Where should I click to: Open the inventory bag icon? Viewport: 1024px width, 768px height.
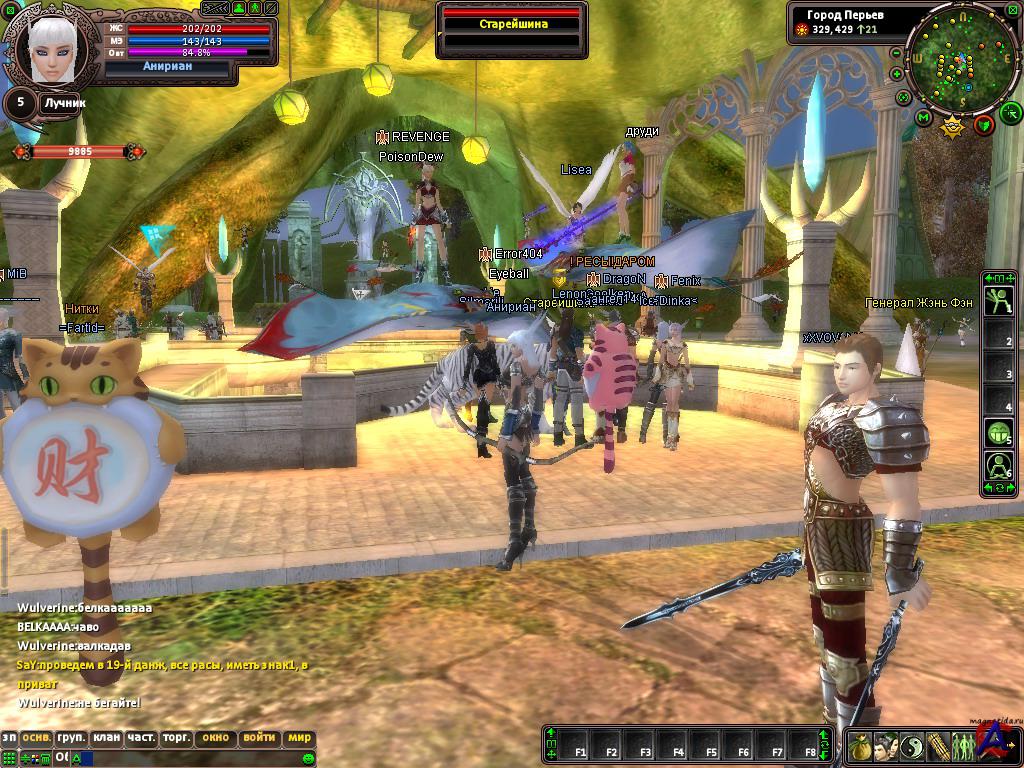click(860, 746)
